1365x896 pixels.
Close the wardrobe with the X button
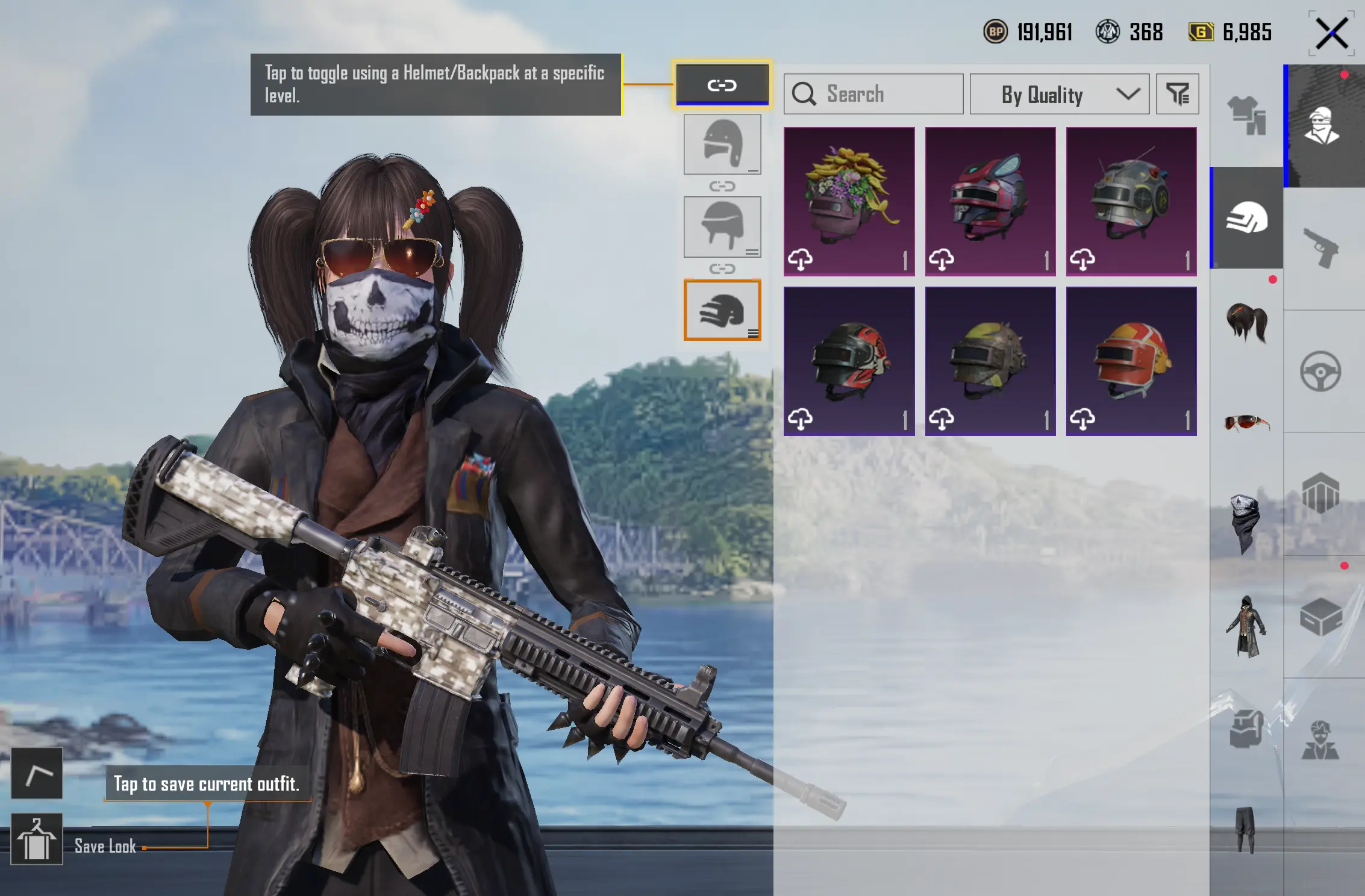(1331, 33)
